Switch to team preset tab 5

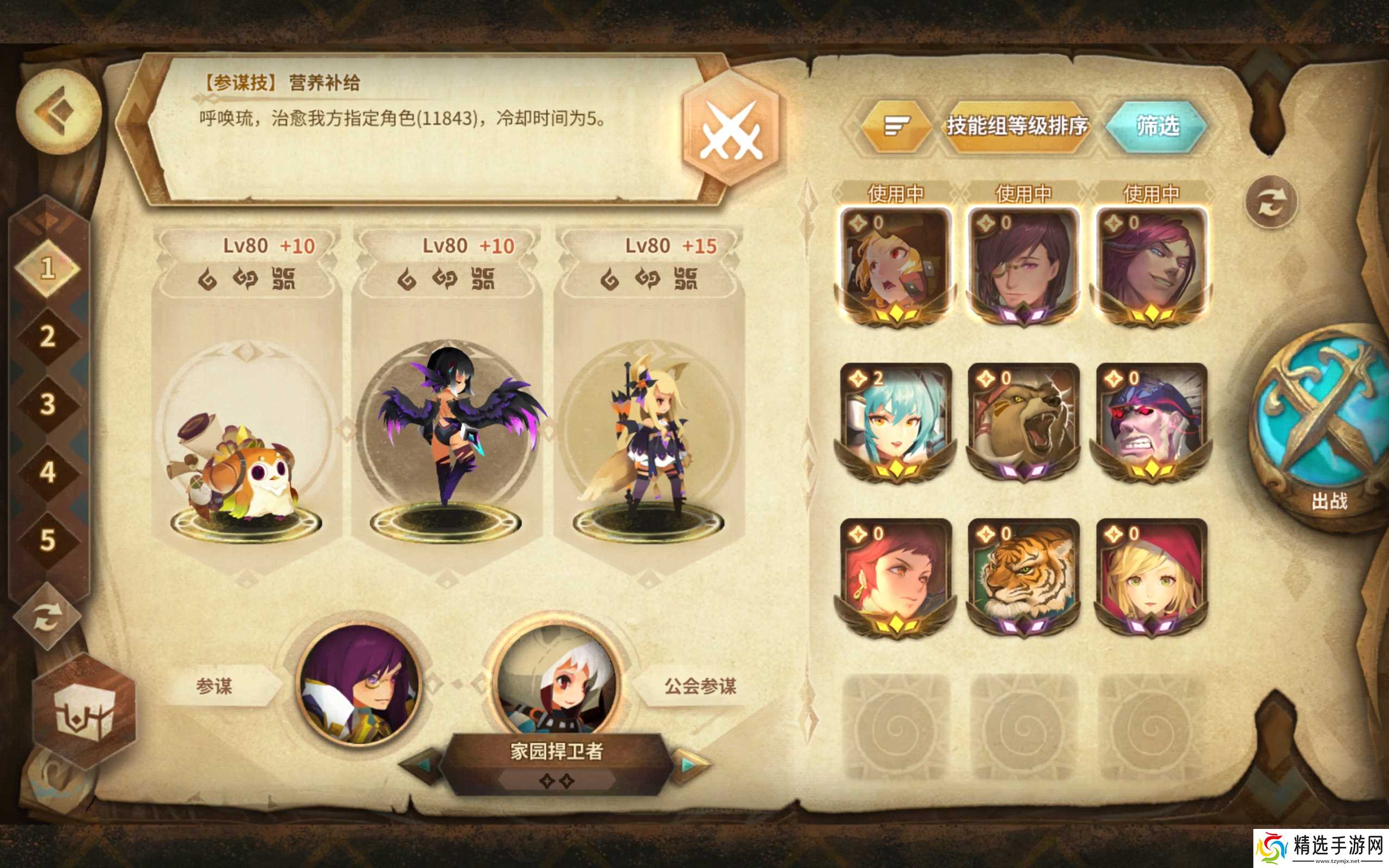[48, 534]
